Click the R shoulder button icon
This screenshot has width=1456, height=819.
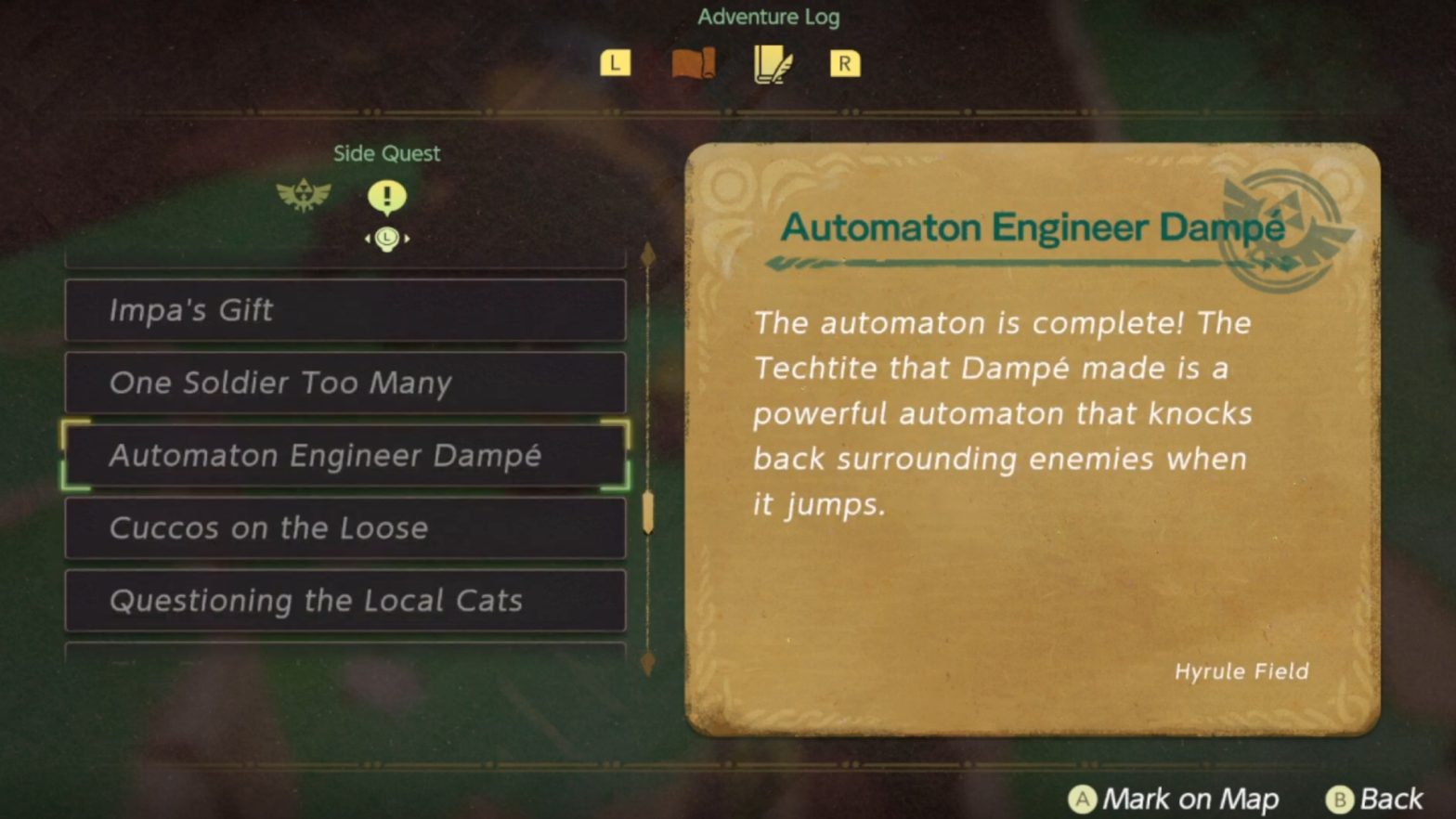coord(844,63)
